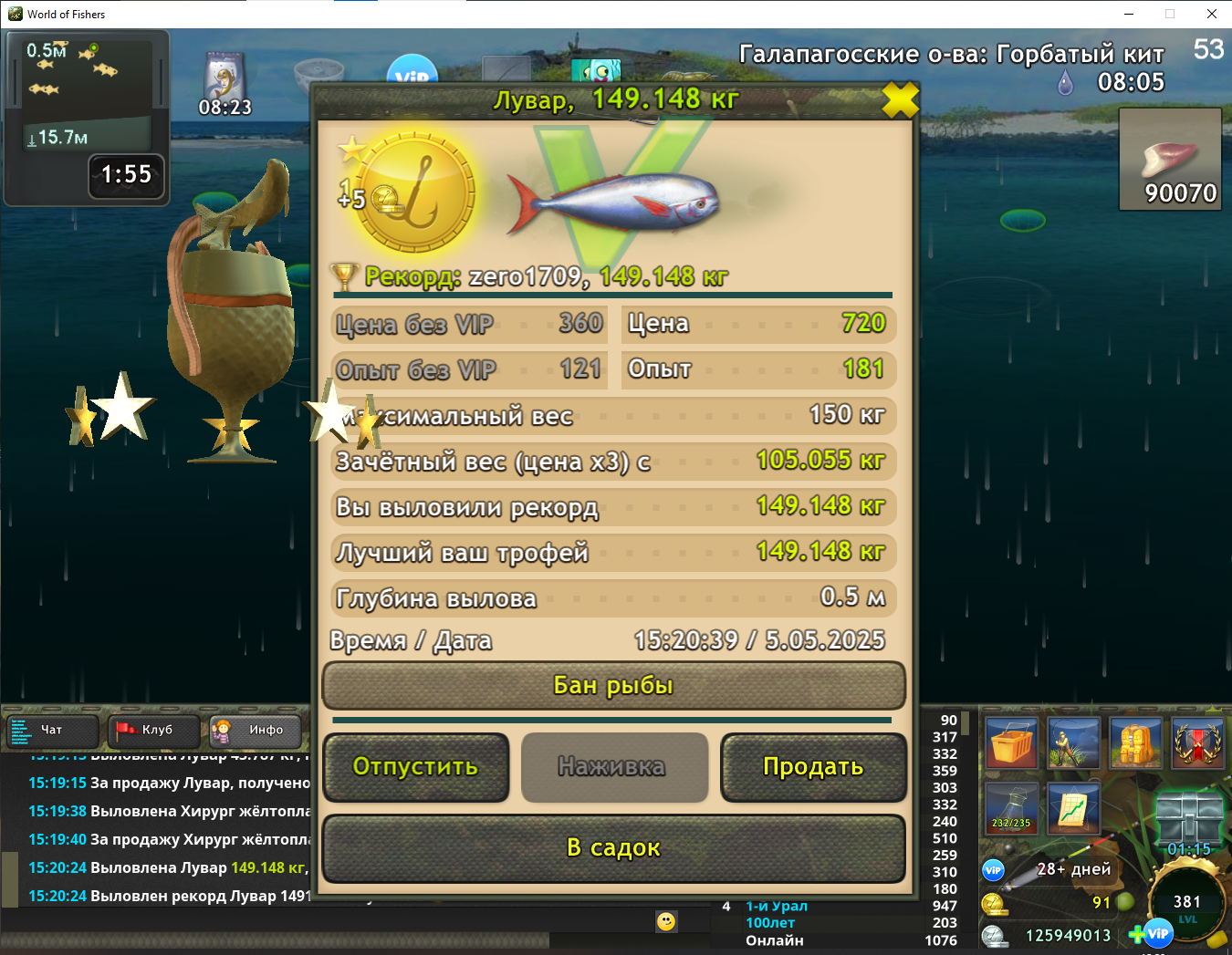This screenshot has height=955, width=1232.
Task: Put the catch В садок
Action: [613, 848]
